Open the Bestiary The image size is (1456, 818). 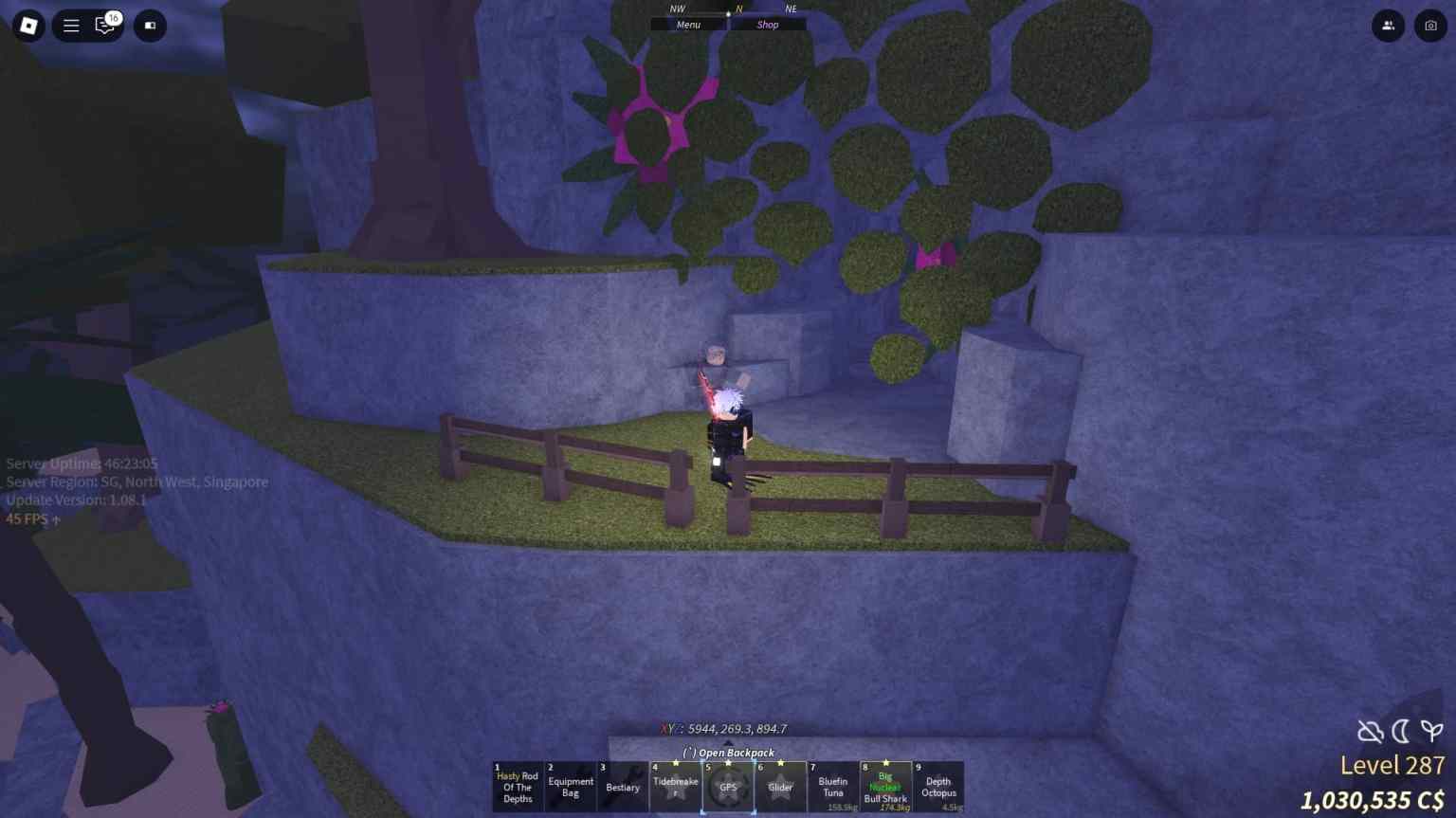623,787
